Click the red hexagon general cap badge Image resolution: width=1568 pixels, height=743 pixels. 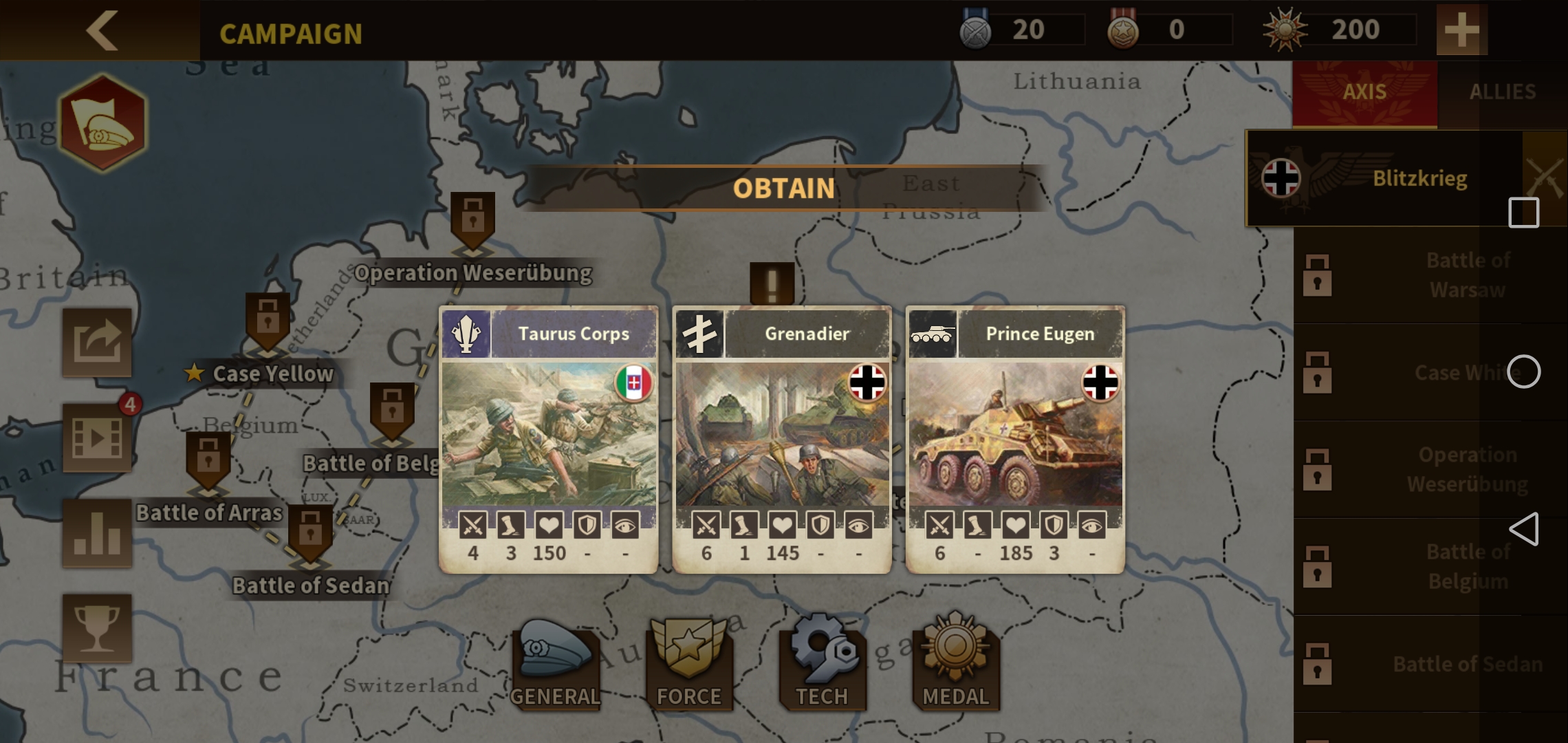pos(102,123)
